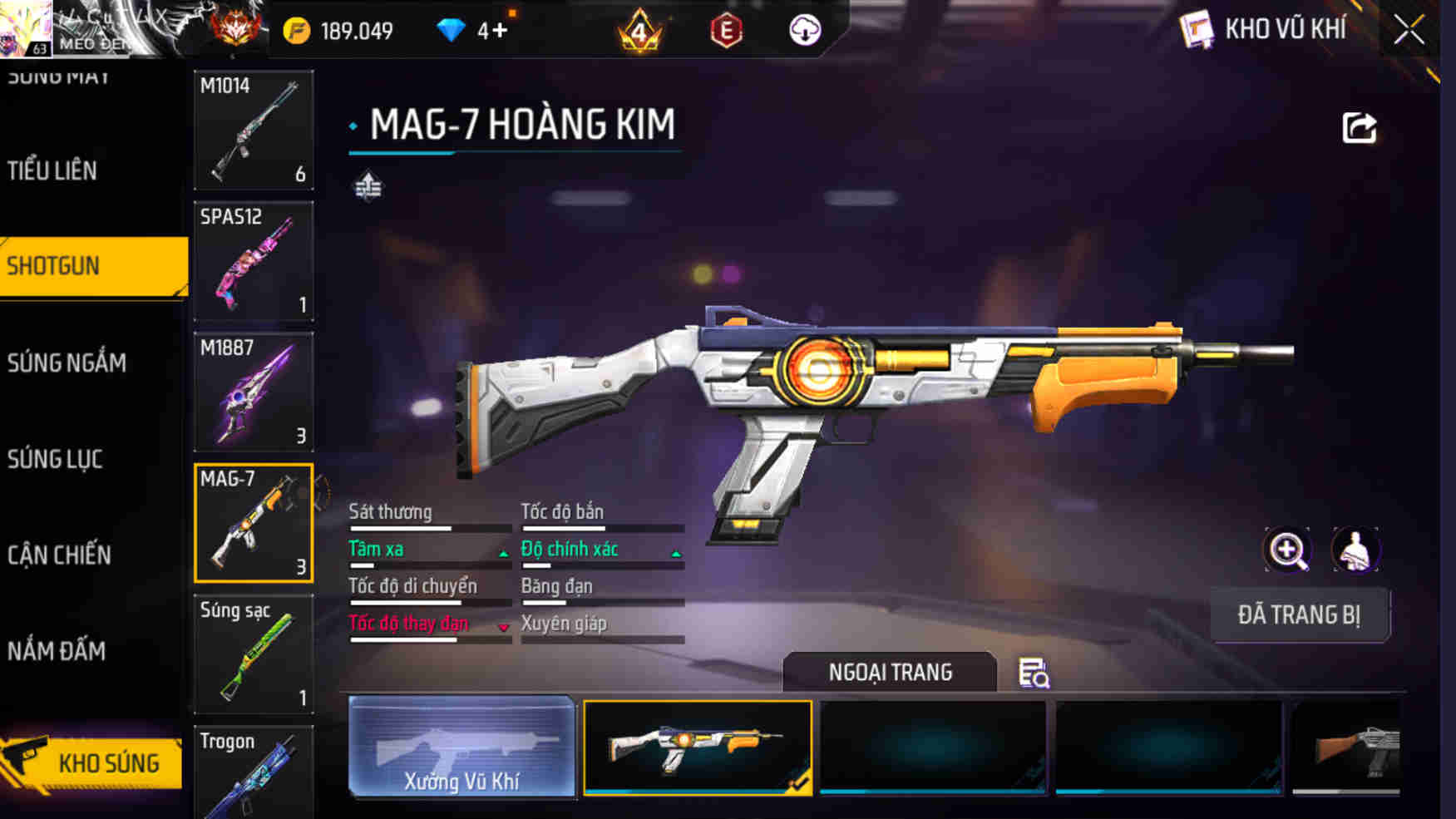This screenshot has height=819, width=1456.
Task: Open the Ngoại Trang tab
Action: click(888, 672)
